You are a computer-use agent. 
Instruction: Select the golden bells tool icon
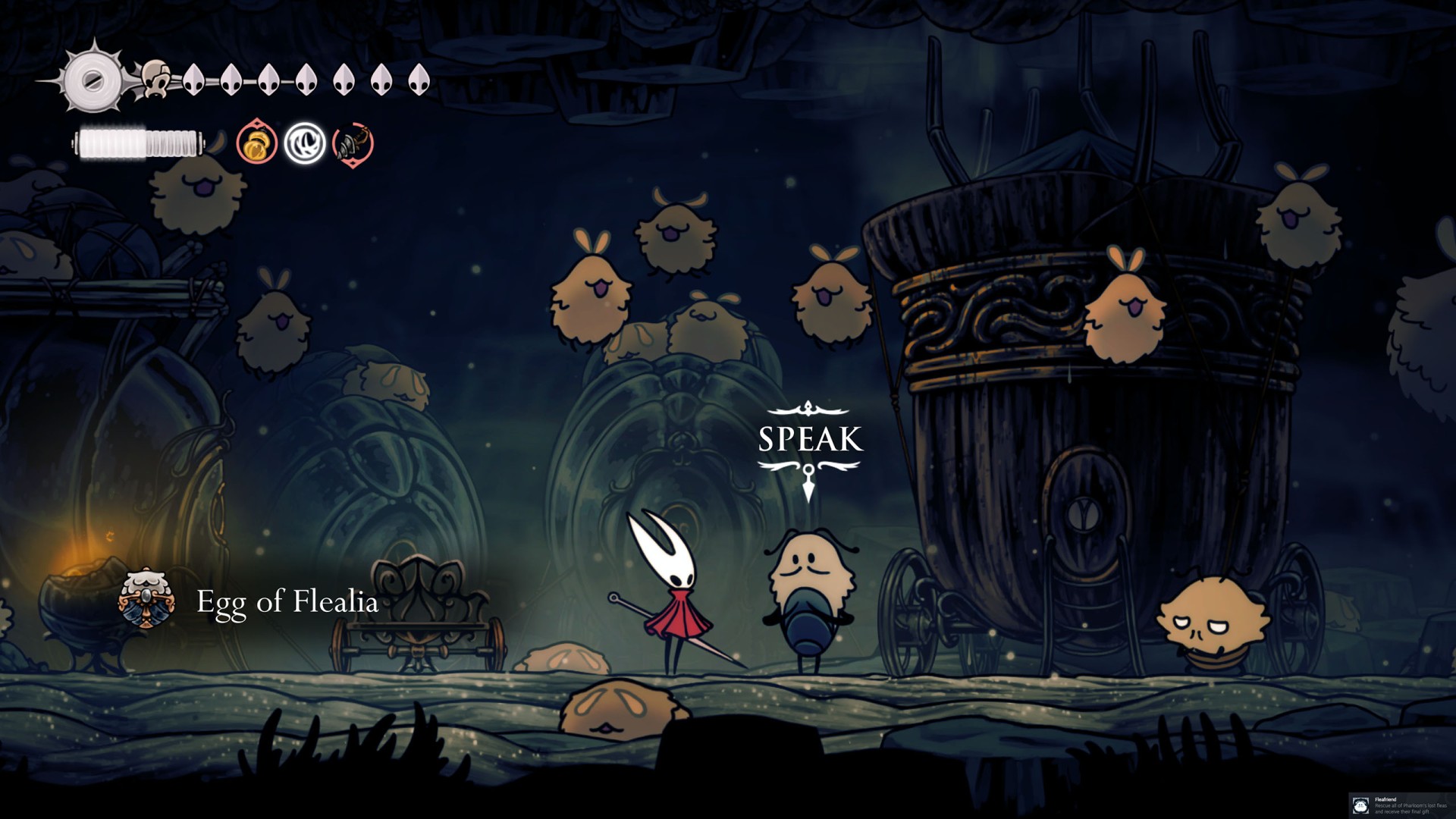click(256, 143)
